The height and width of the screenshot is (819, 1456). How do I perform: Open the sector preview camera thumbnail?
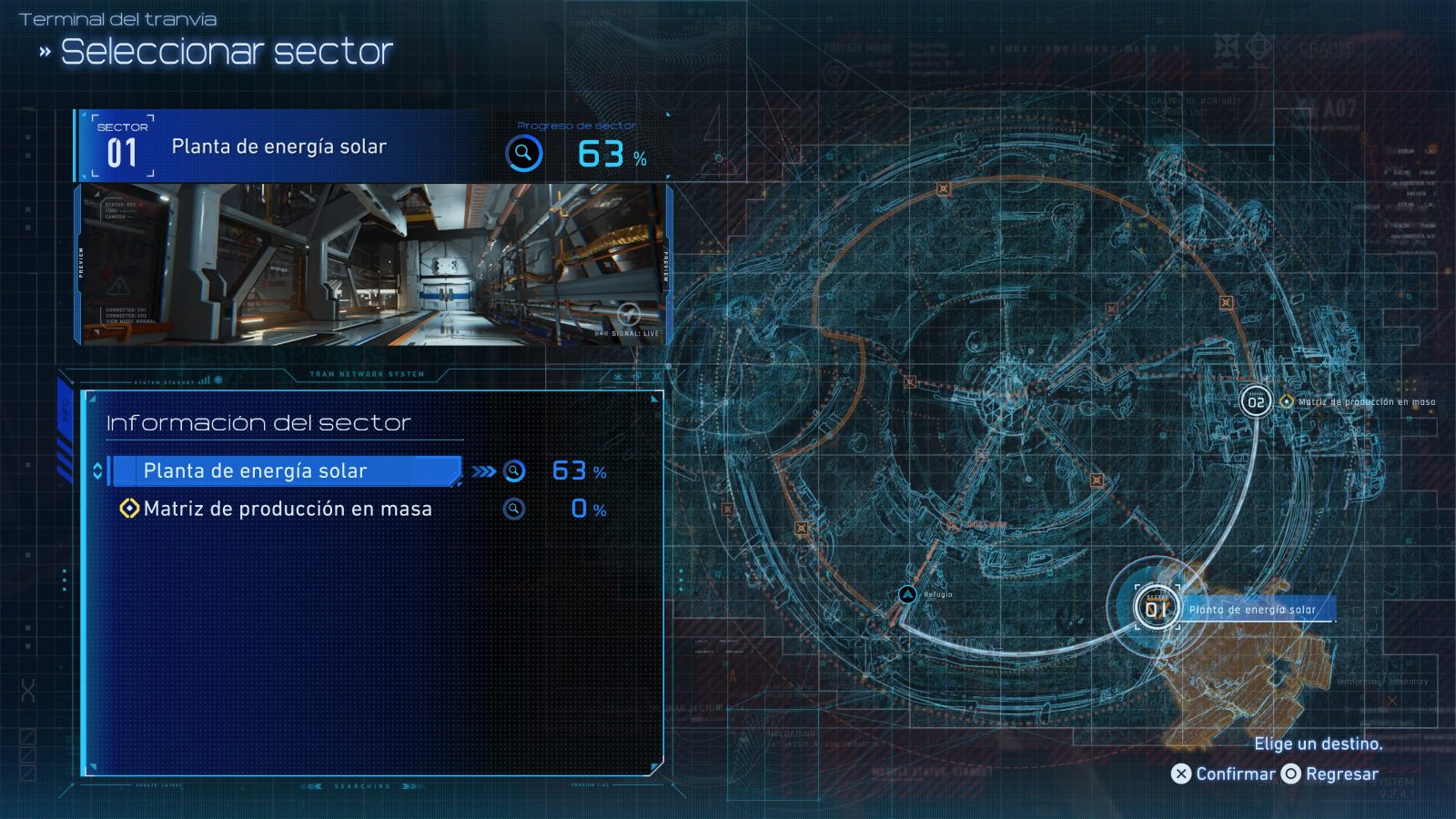click(x=373, y=265)
